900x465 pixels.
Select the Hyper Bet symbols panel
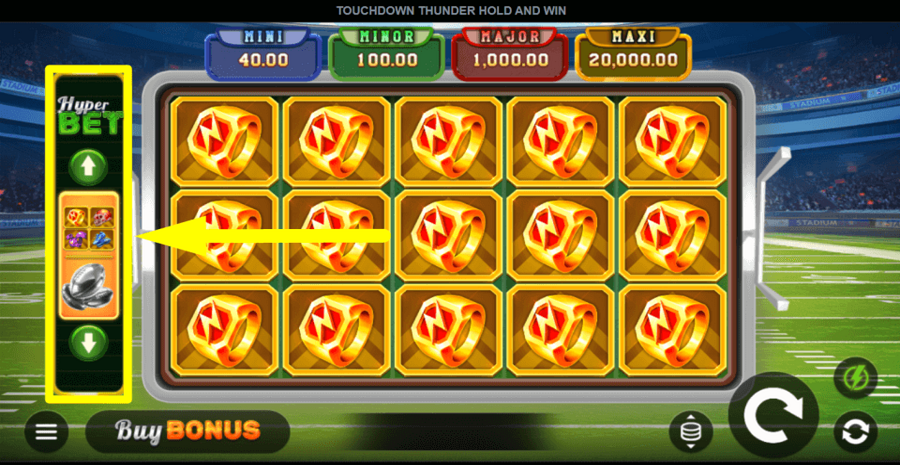tap(89, 255)
